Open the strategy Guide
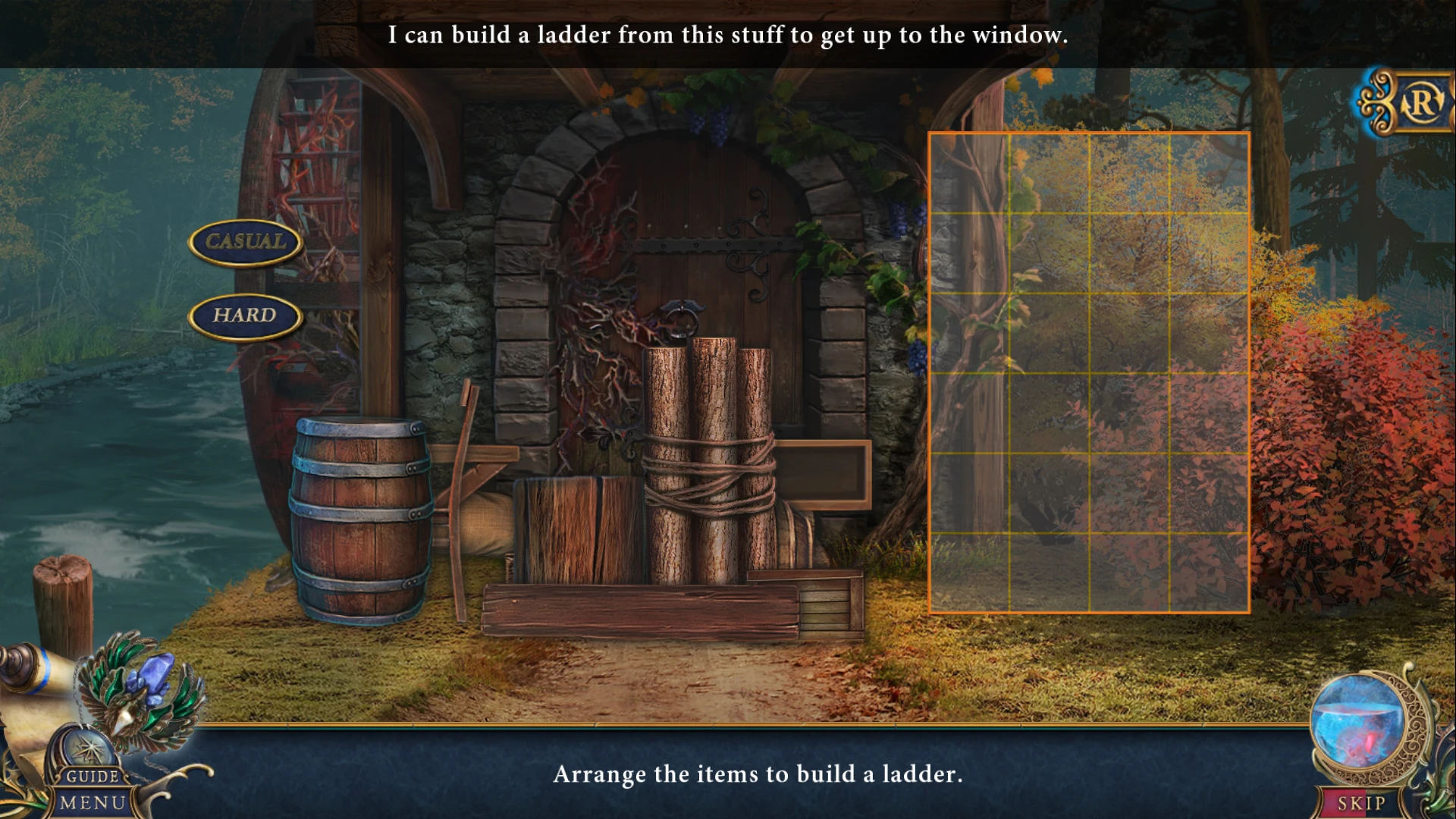This screenshot has height=819, width=1456. (93, 775)
